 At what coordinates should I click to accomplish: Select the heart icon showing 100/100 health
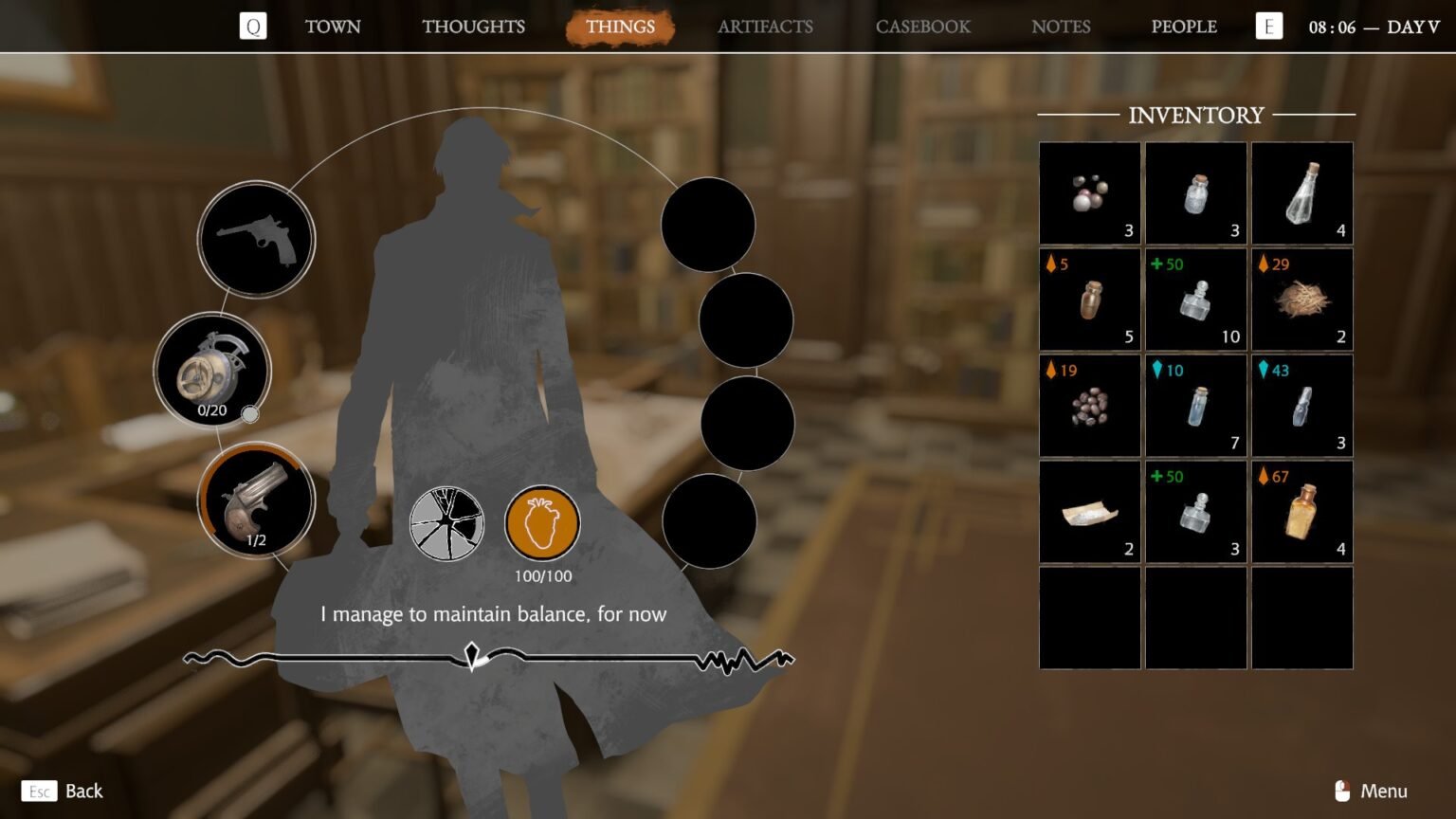(541, 522)
